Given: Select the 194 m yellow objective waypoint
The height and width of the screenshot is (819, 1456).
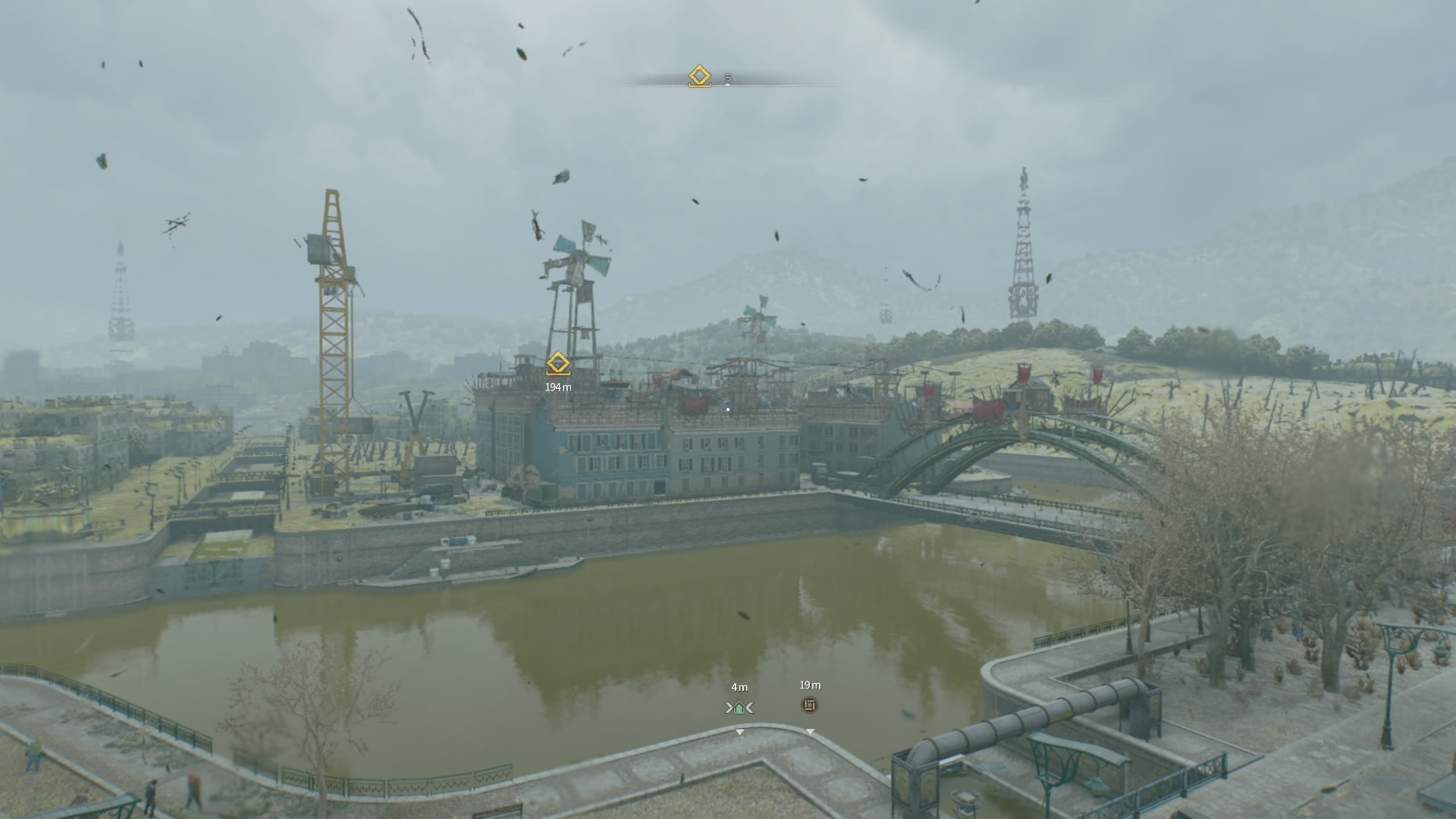Looking at the screenshot, I should [558, 363].
